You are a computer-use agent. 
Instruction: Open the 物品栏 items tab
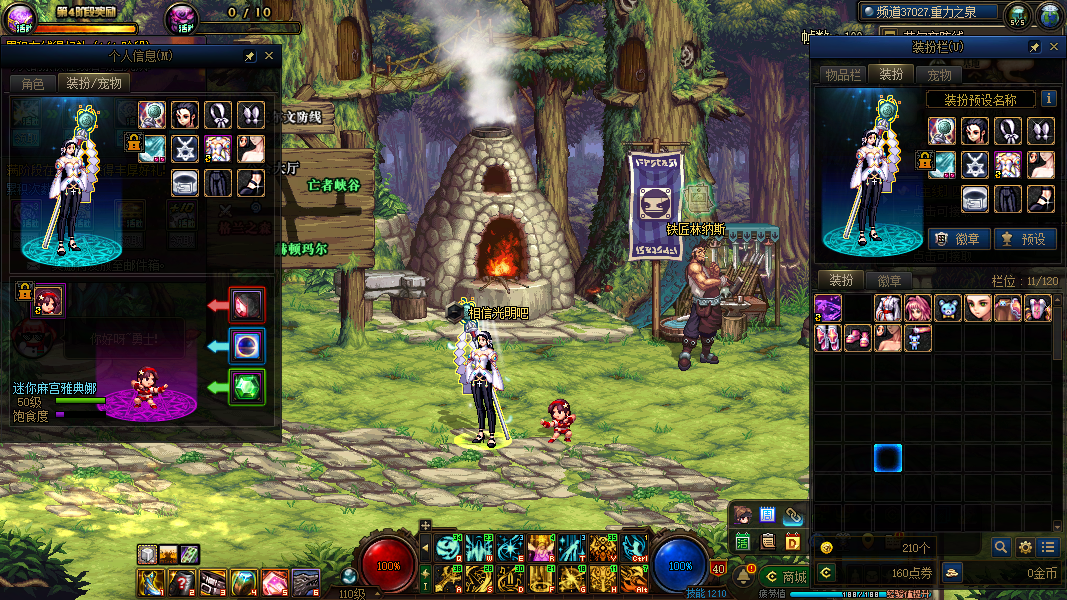(843, 75)
